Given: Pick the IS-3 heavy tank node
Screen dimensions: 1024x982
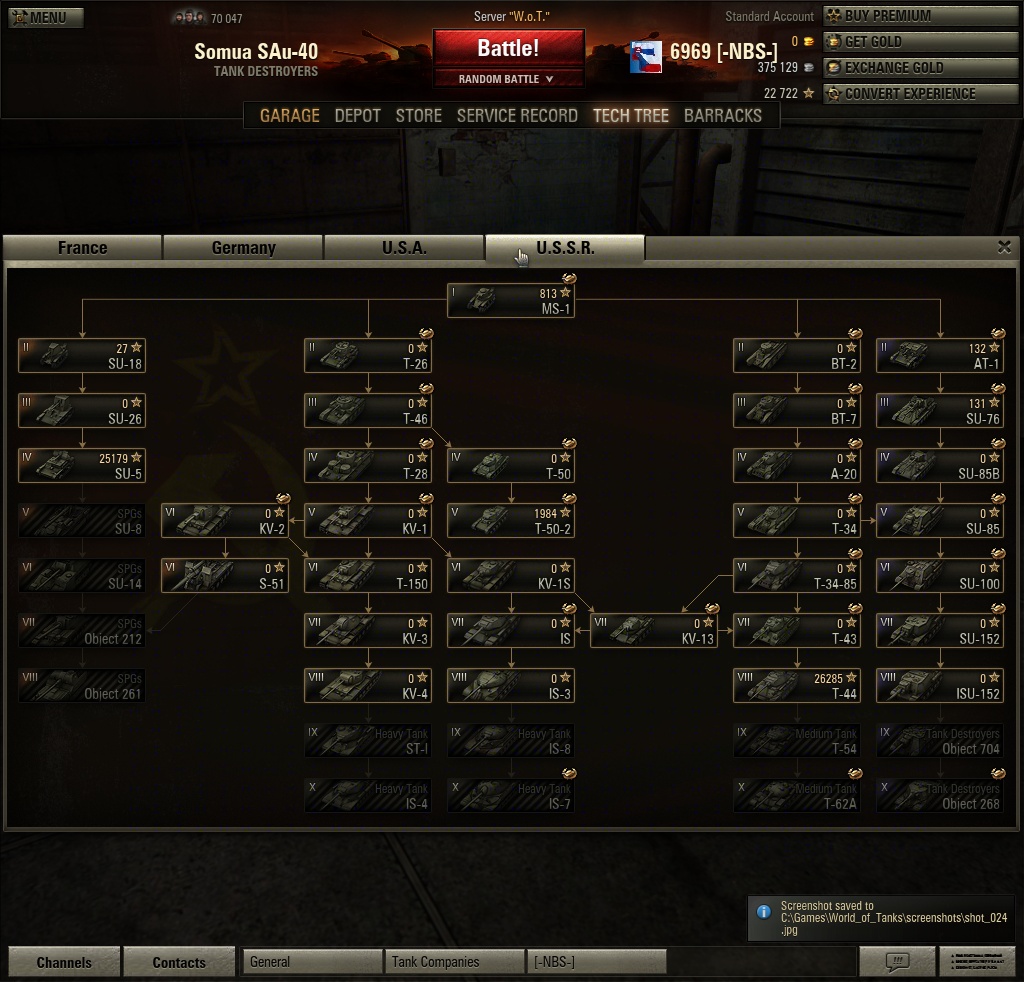Looking at the screenshot, I should (x=511, y=686).
